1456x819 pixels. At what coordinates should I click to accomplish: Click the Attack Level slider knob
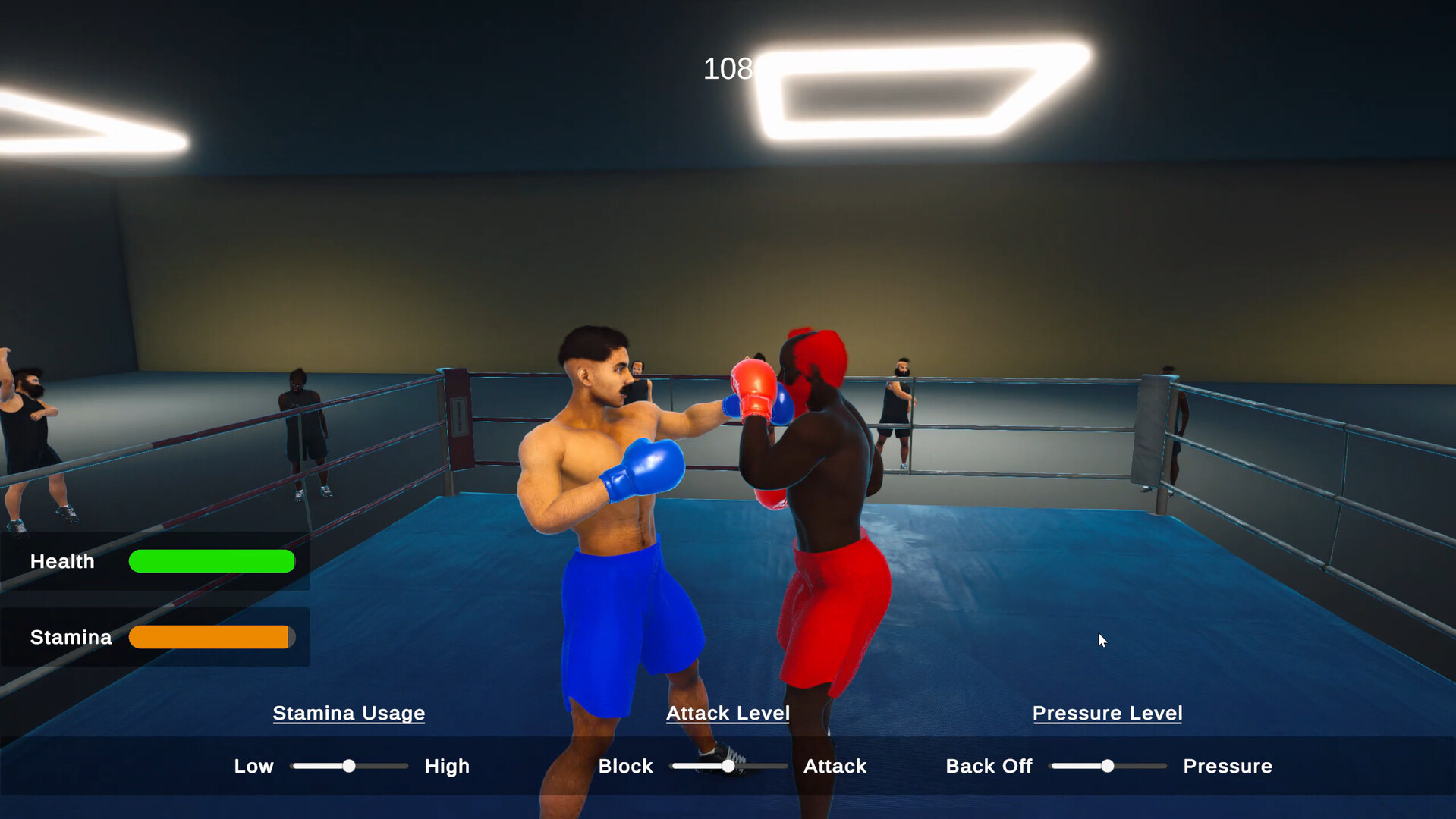pyautogui.click(x=728, y=766)
